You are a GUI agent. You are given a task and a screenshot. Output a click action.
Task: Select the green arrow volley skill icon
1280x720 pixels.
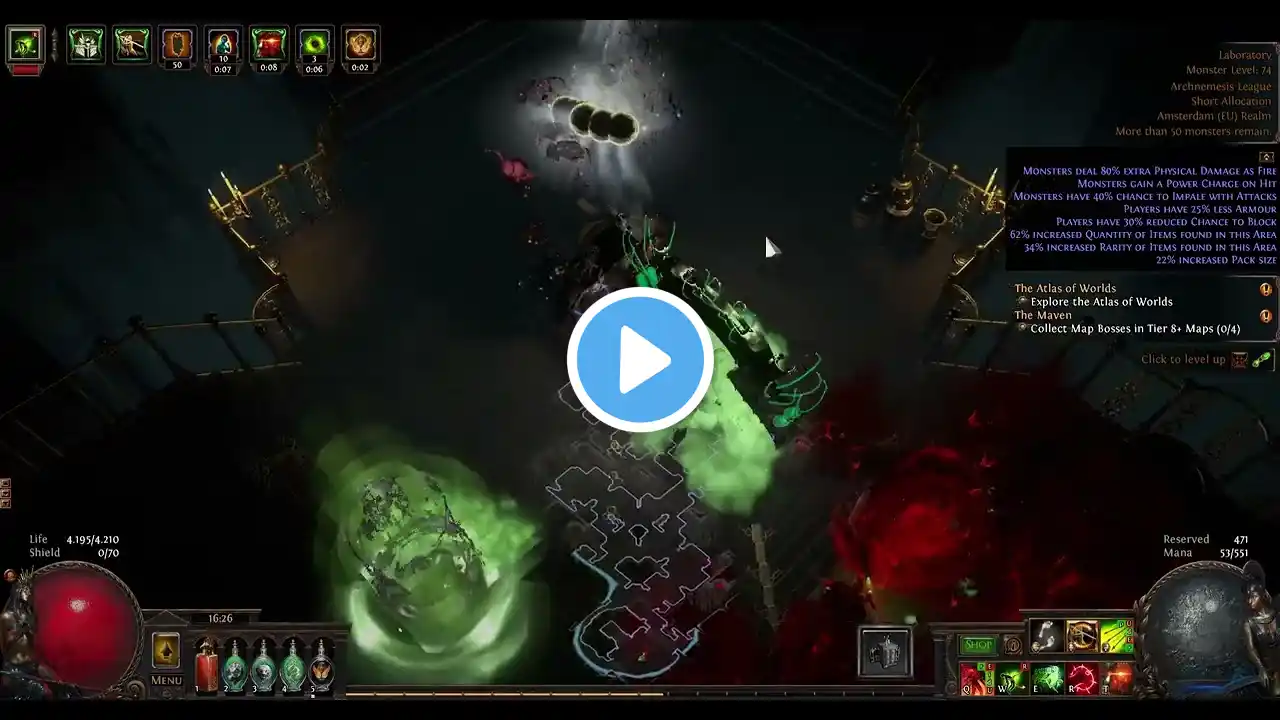(1117, 636)
